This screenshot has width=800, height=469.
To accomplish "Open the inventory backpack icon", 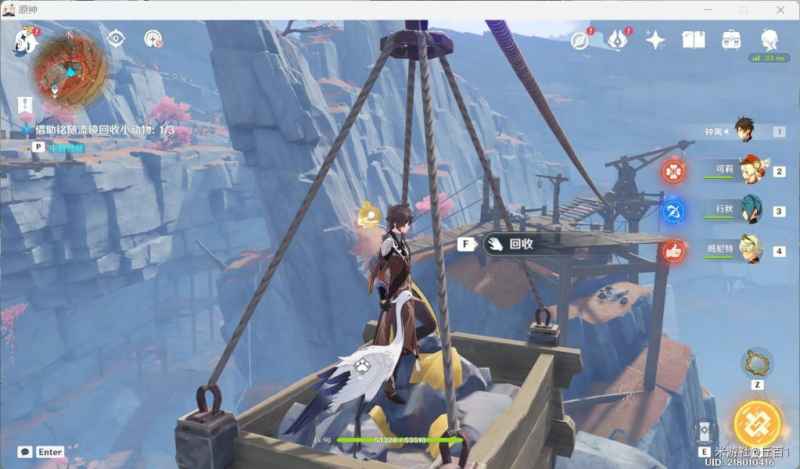I will tap(730, 40).
